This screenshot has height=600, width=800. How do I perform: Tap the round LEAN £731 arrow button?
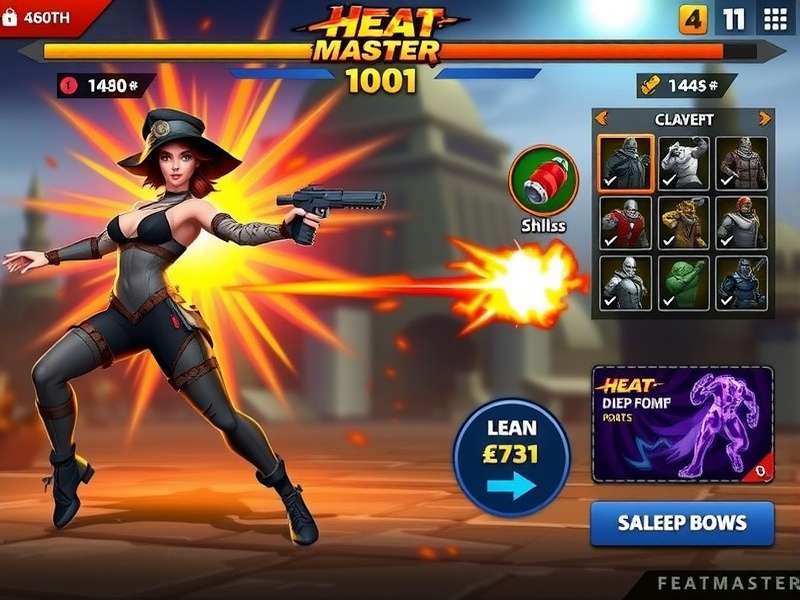[x=512, y=456]
